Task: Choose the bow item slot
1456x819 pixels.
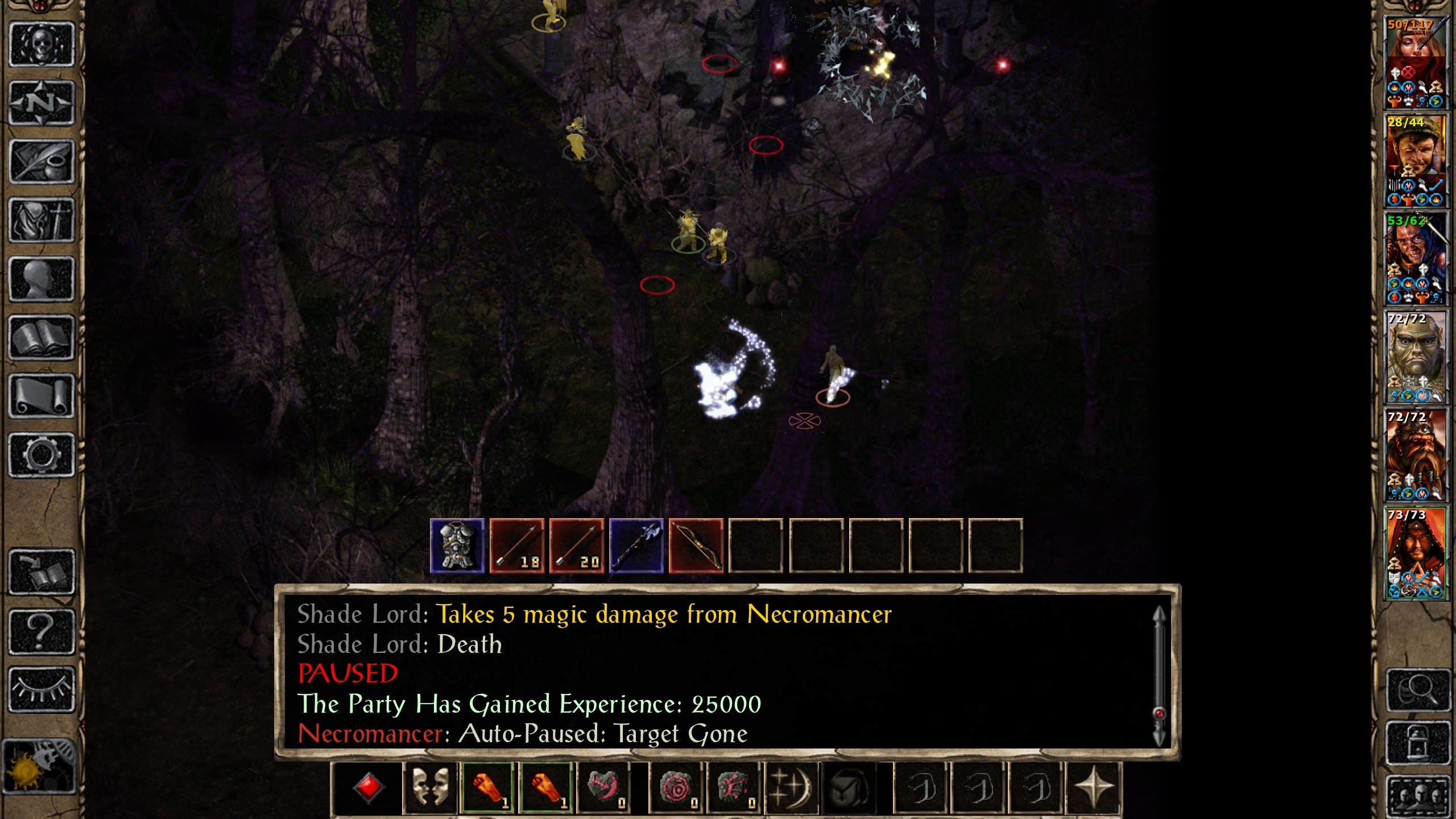Action: pos(696,545)
